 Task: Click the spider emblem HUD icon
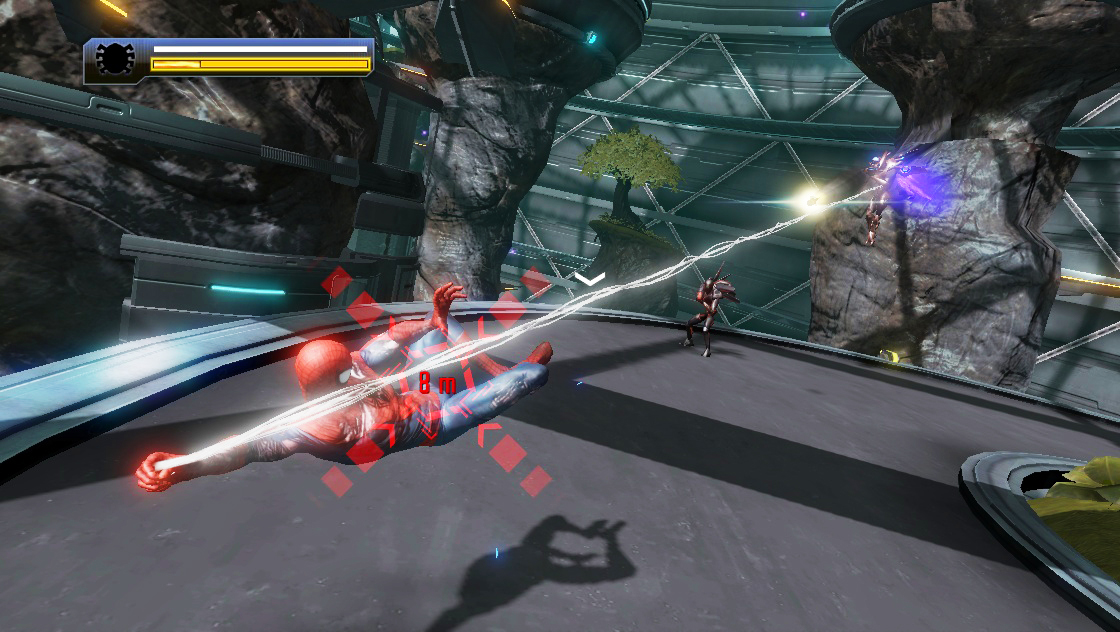115,59
